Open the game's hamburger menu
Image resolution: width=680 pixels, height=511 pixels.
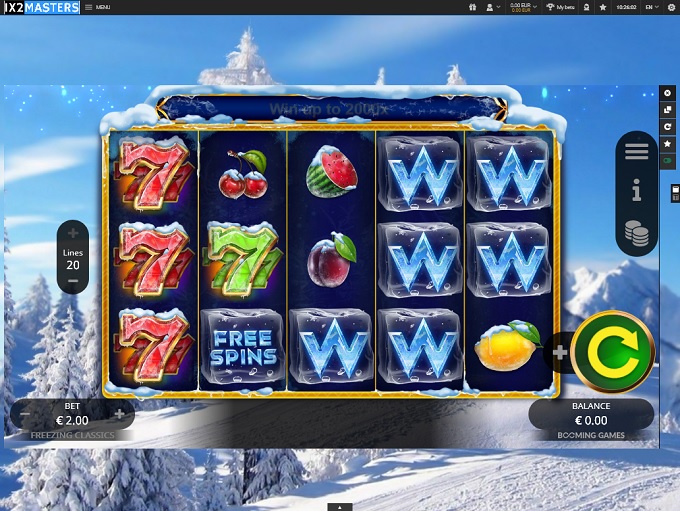[636, 152]
